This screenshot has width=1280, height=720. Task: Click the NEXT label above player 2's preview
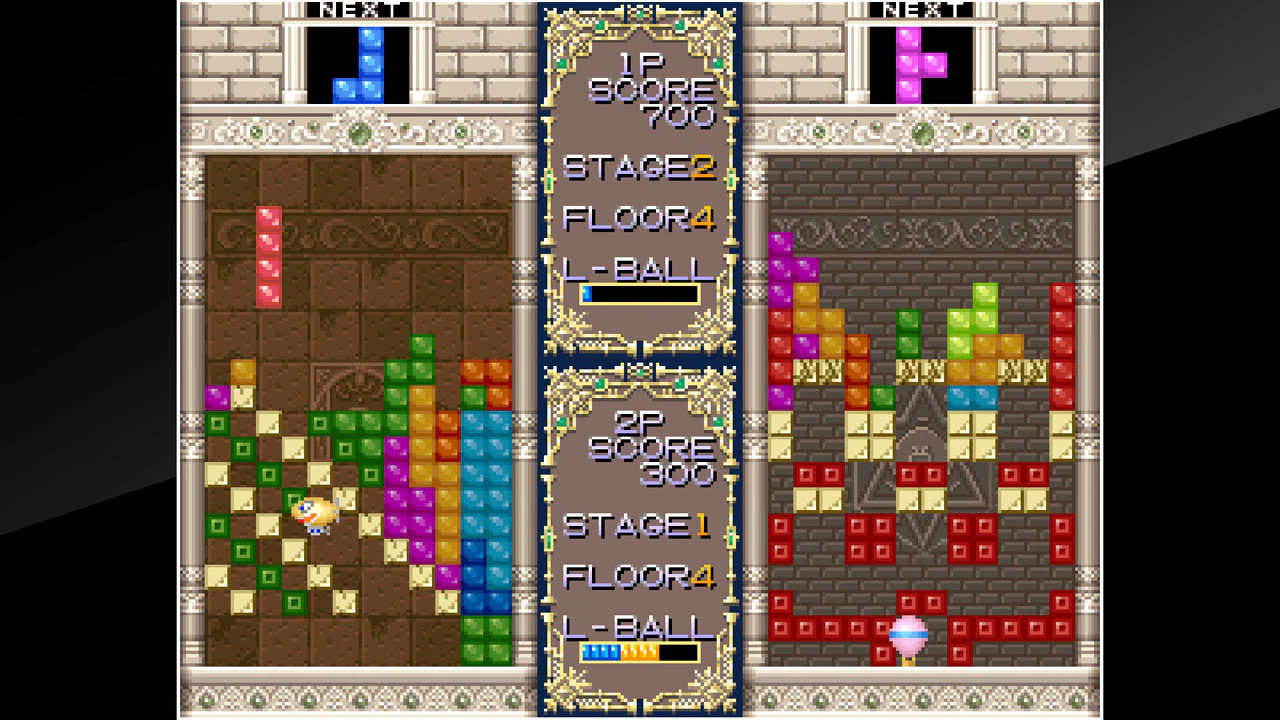(918, 10)
